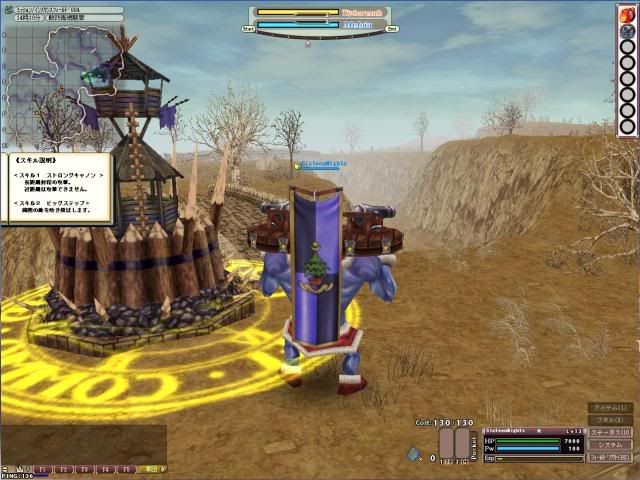Select the F4 chat tab
The image size is (640, 480).
coord(106,468)
